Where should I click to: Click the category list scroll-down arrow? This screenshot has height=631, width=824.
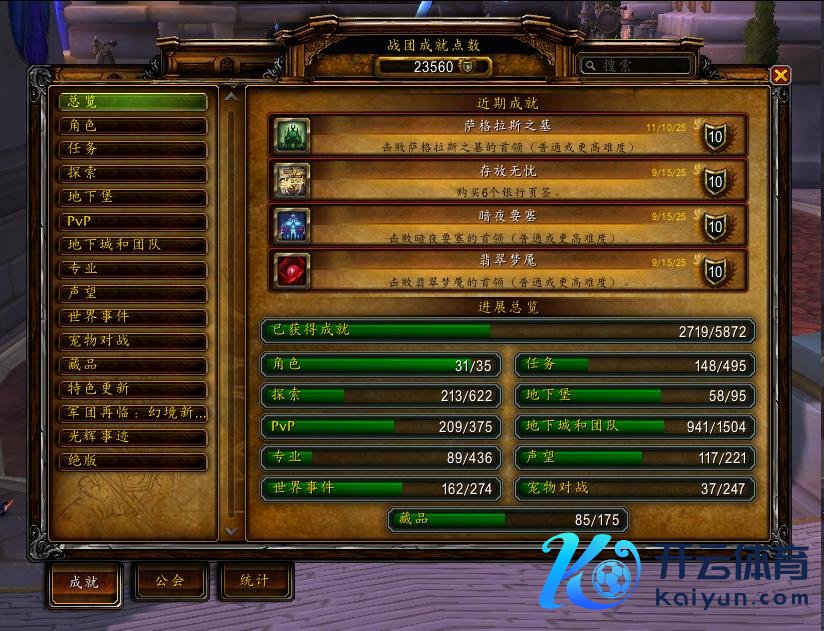(232, 531)
